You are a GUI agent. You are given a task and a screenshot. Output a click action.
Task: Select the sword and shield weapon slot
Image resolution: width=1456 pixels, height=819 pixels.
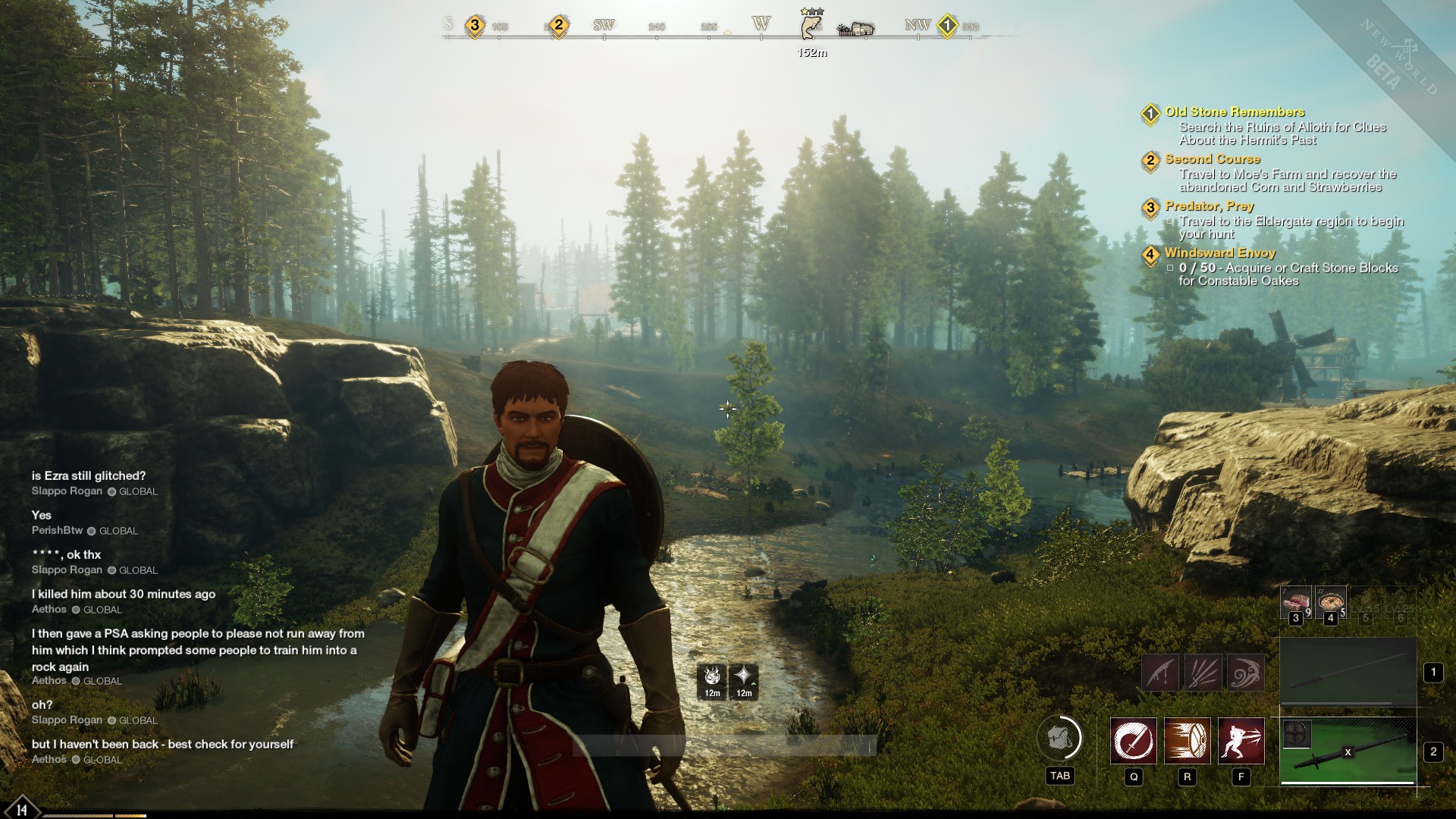click(x=1348, y=752)
